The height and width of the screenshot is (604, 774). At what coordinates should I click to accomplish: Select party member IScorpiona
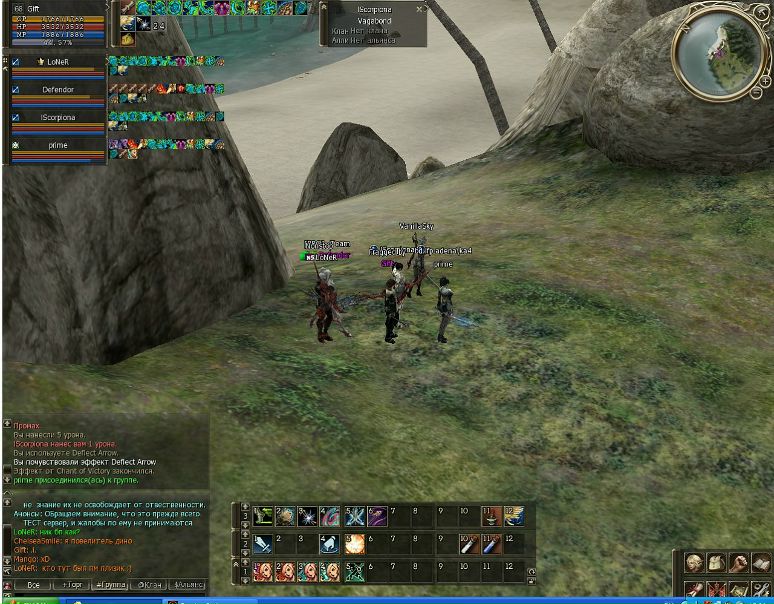click(58, 117)
